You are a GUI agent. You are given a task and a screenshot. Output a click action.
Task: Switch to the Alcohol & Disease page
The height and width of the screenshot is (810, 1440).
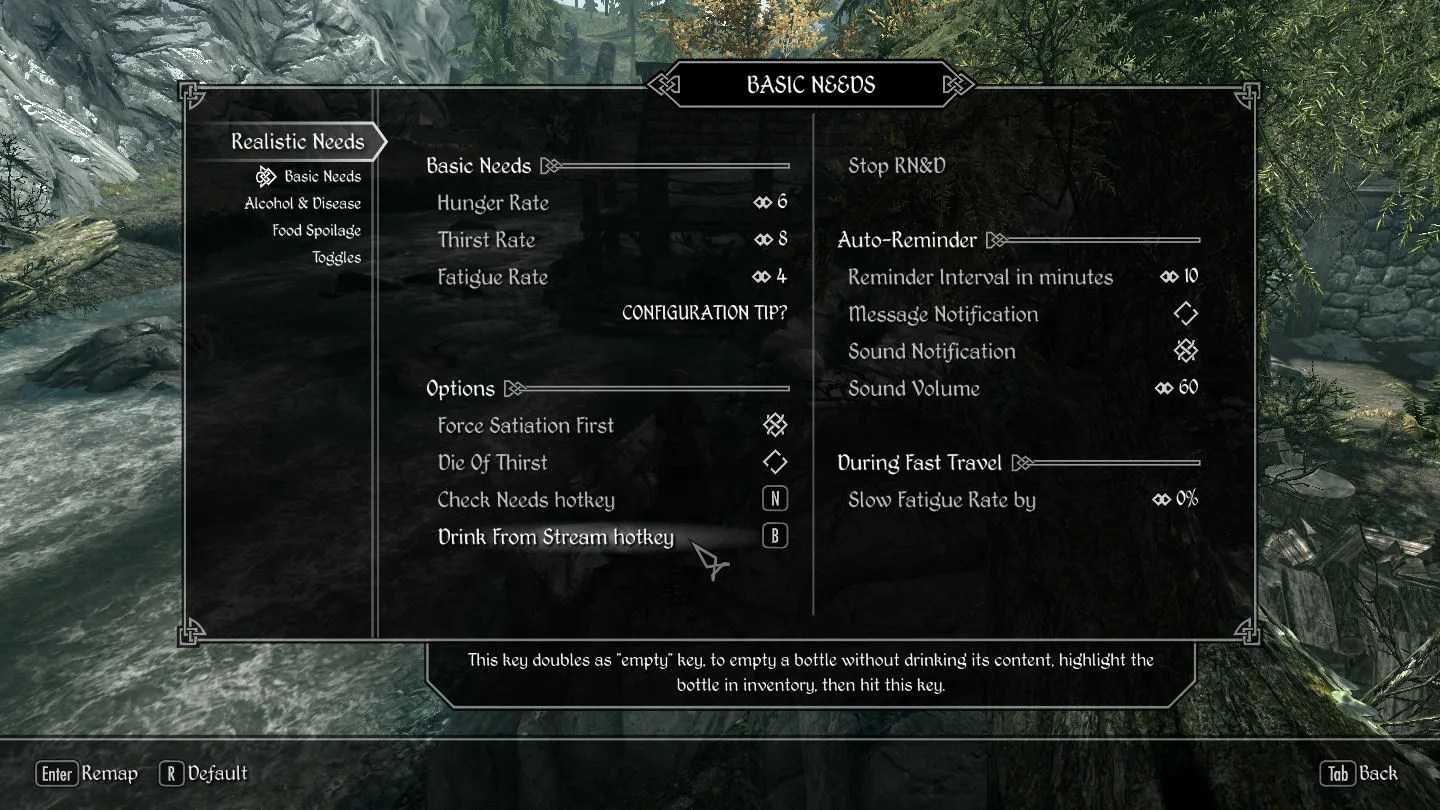(302, 204)
